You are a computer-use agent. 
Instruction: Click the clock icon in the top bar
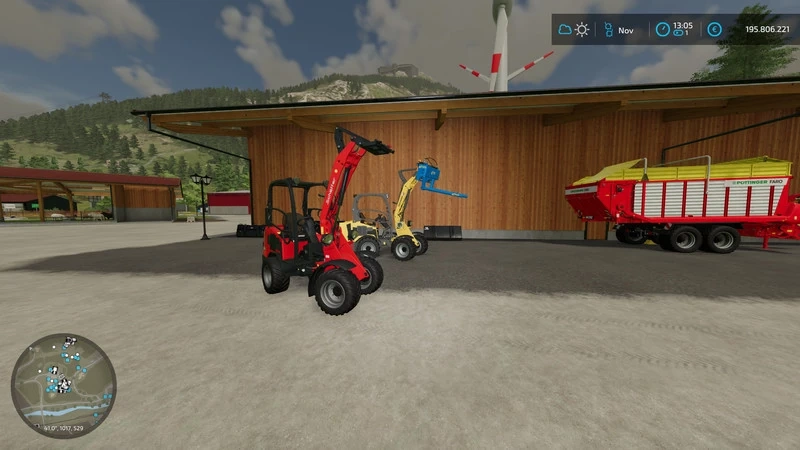click(x=662, y=30)
